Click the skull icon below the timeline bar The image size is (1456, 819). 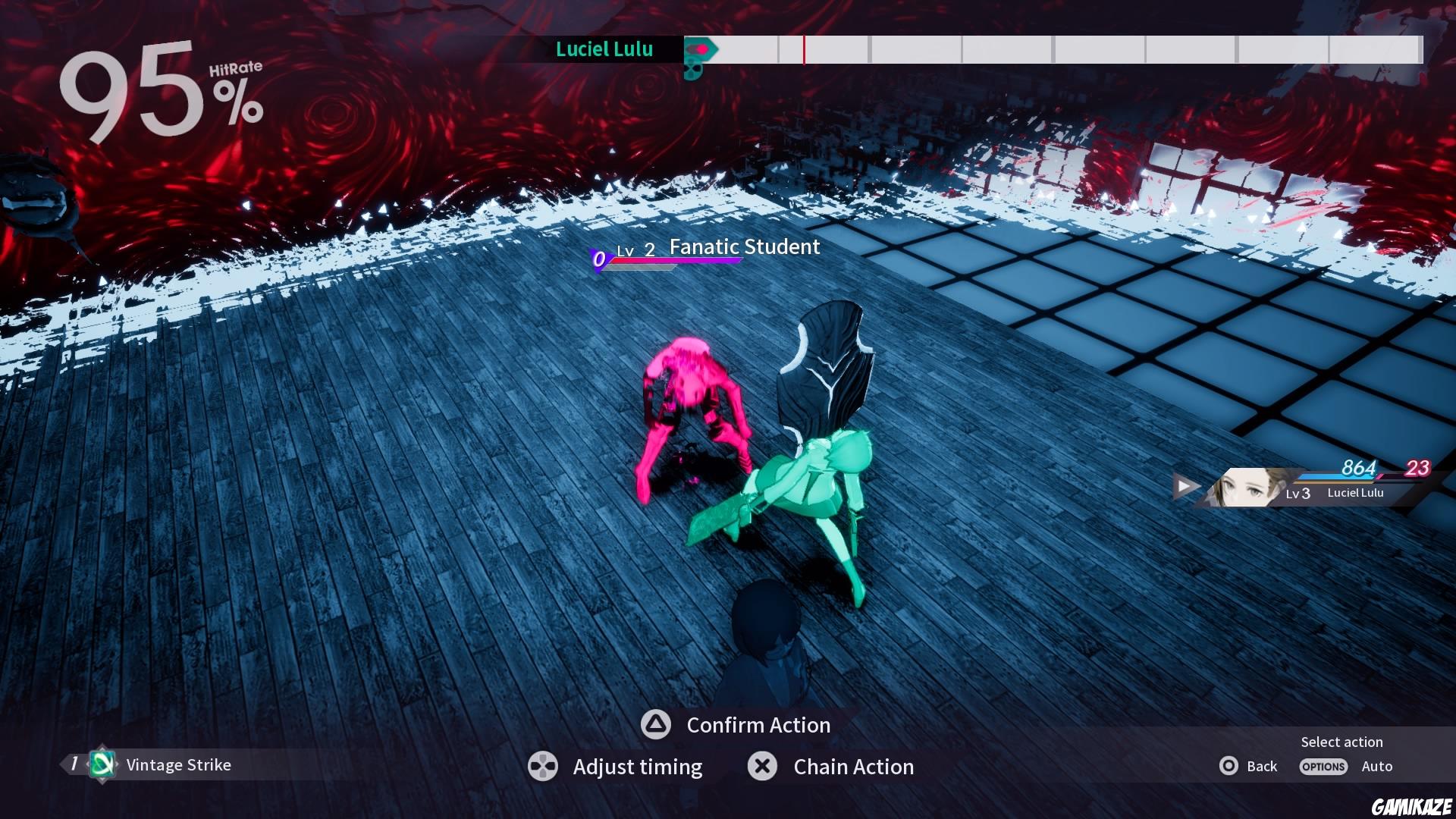(x=695, y=73)
